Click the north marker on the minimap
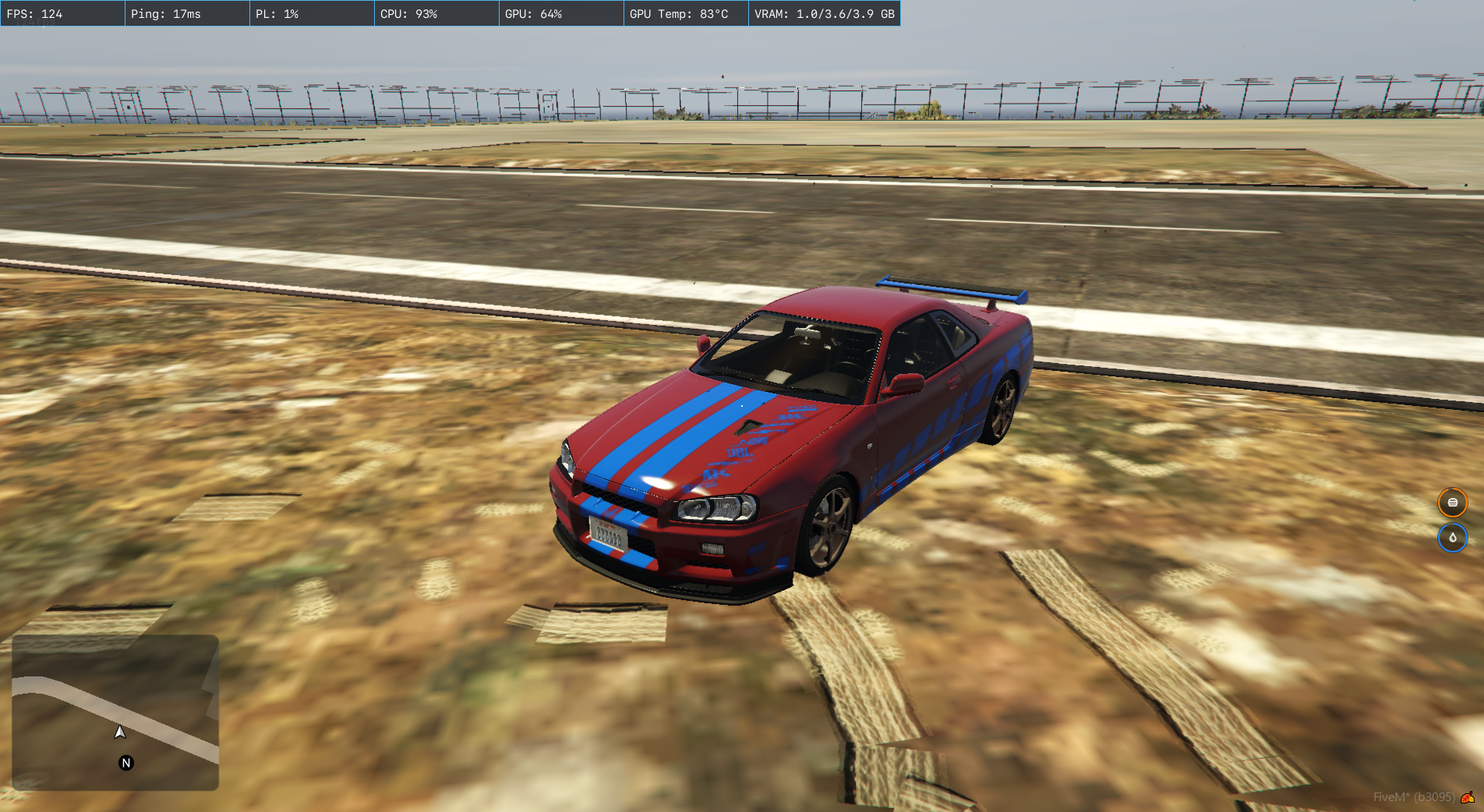1484x812 pixels. [x=126, y=763]
